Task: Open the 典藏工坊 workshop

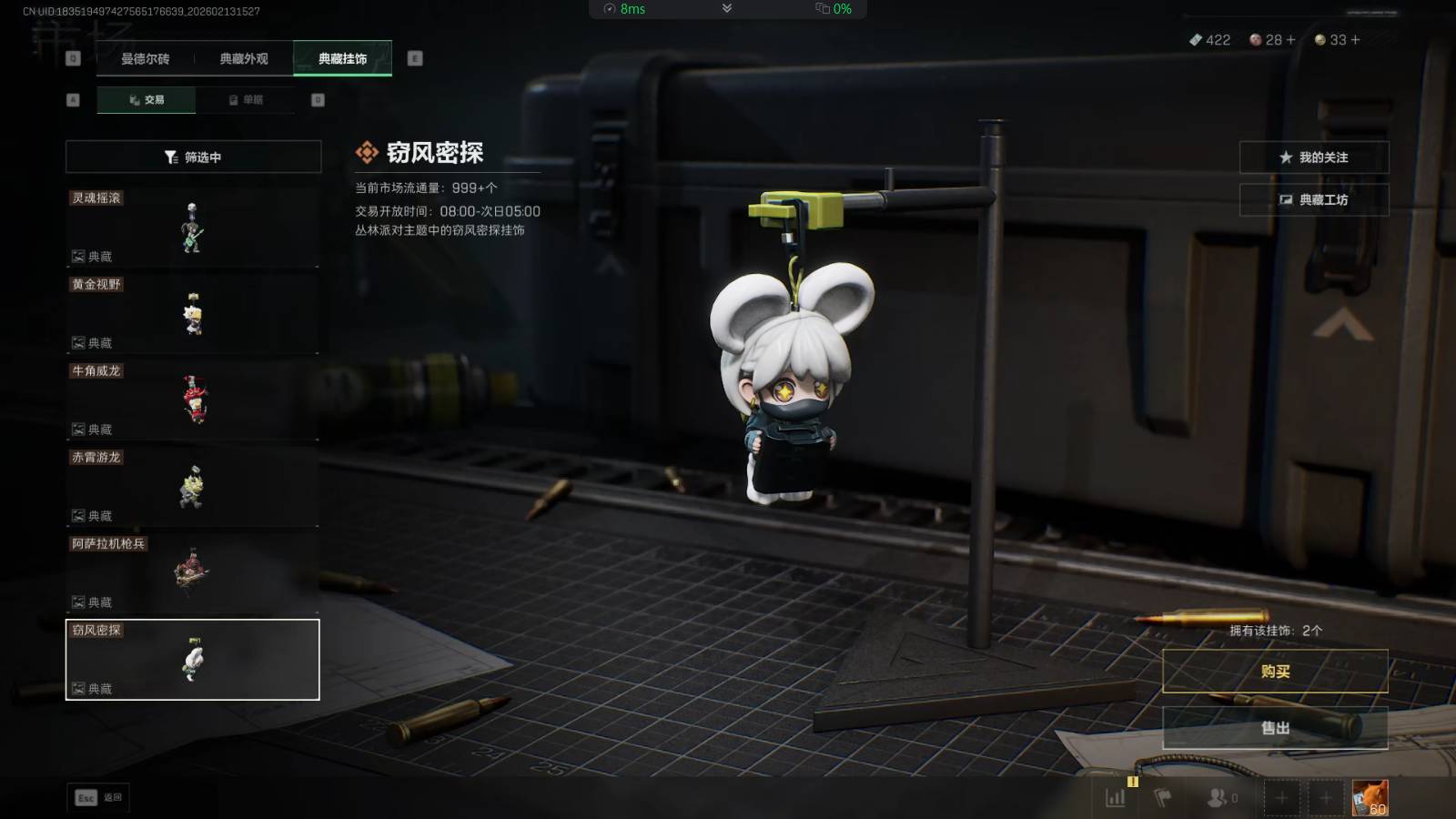Action: (1313, 200)
